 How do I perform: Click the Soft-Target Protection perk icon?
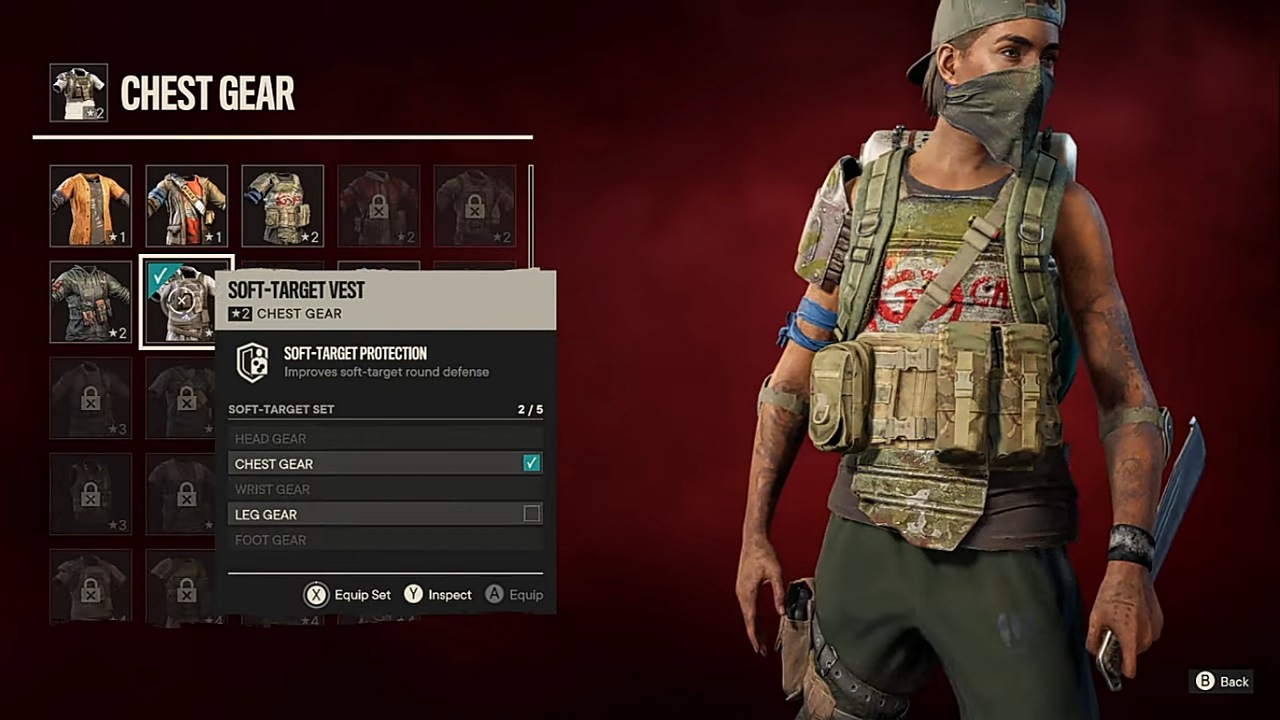coord(252,362)
